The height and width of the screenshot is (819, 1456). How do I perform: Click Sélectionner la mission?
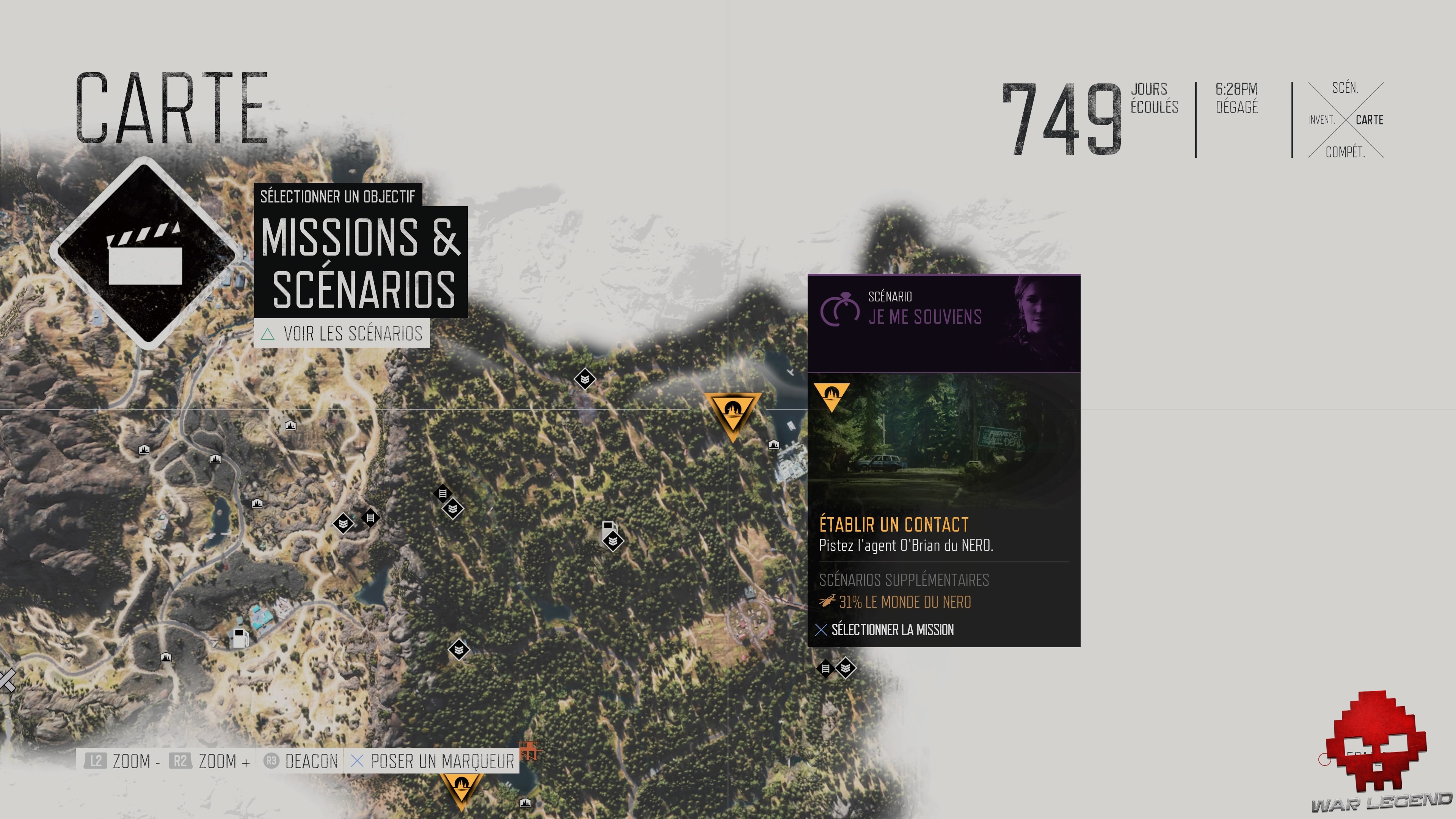coord(892,629)
